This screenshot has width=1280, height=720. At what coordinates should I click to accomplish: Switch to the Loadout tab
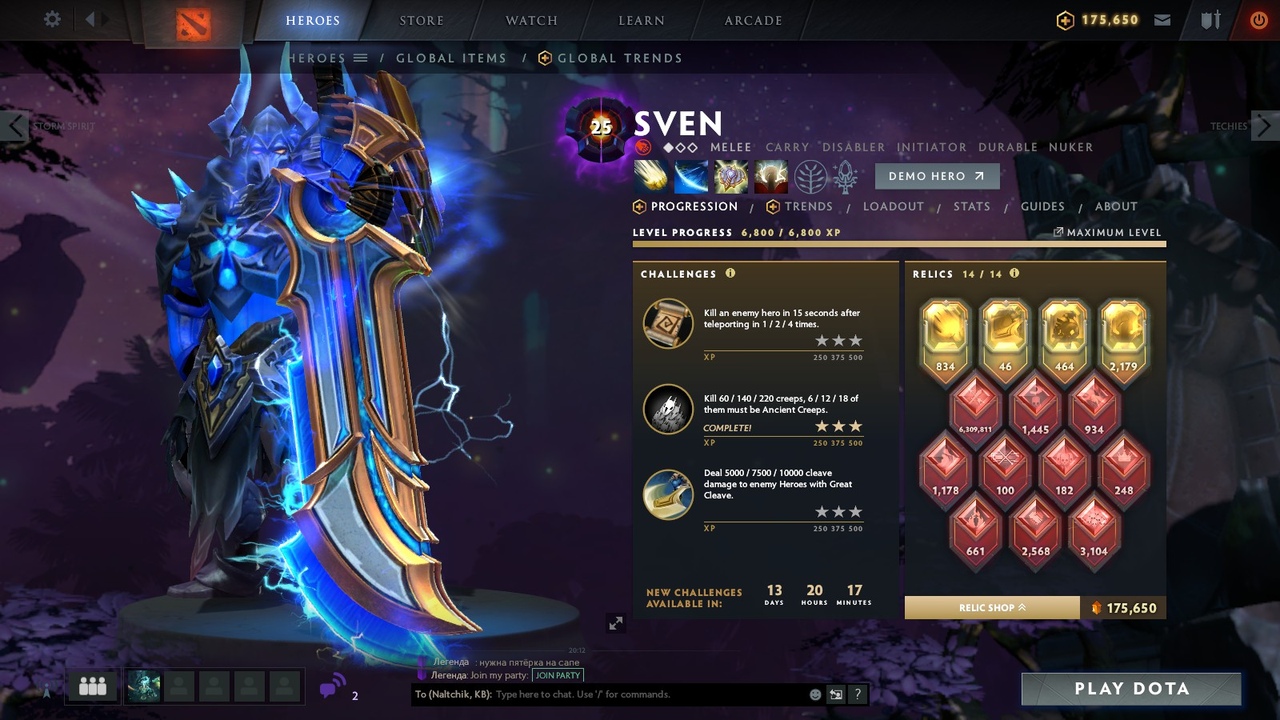(x=893, y=206)
